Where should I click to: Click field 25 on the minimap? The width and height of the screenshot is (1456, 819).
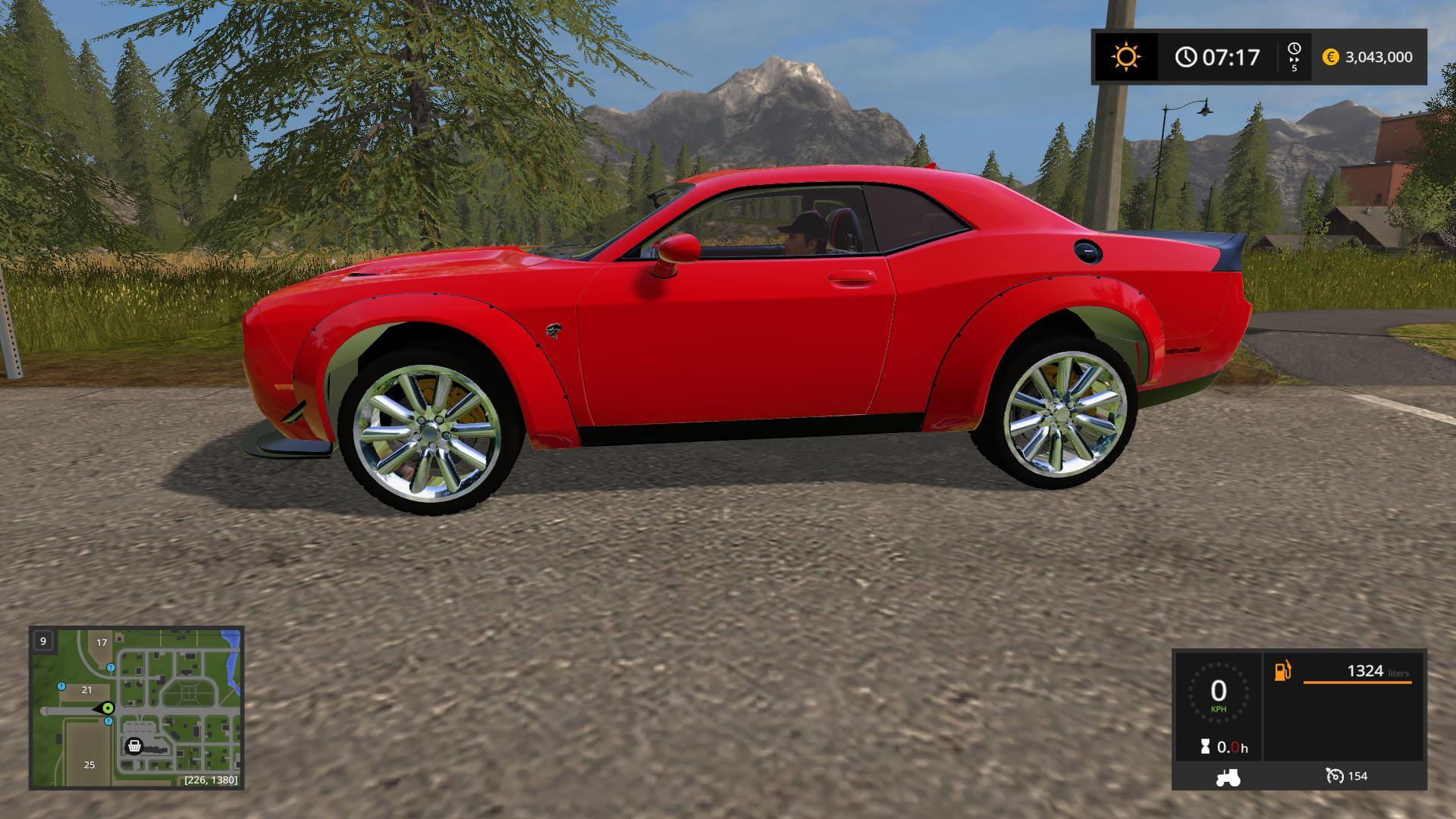tap(89, 764)
